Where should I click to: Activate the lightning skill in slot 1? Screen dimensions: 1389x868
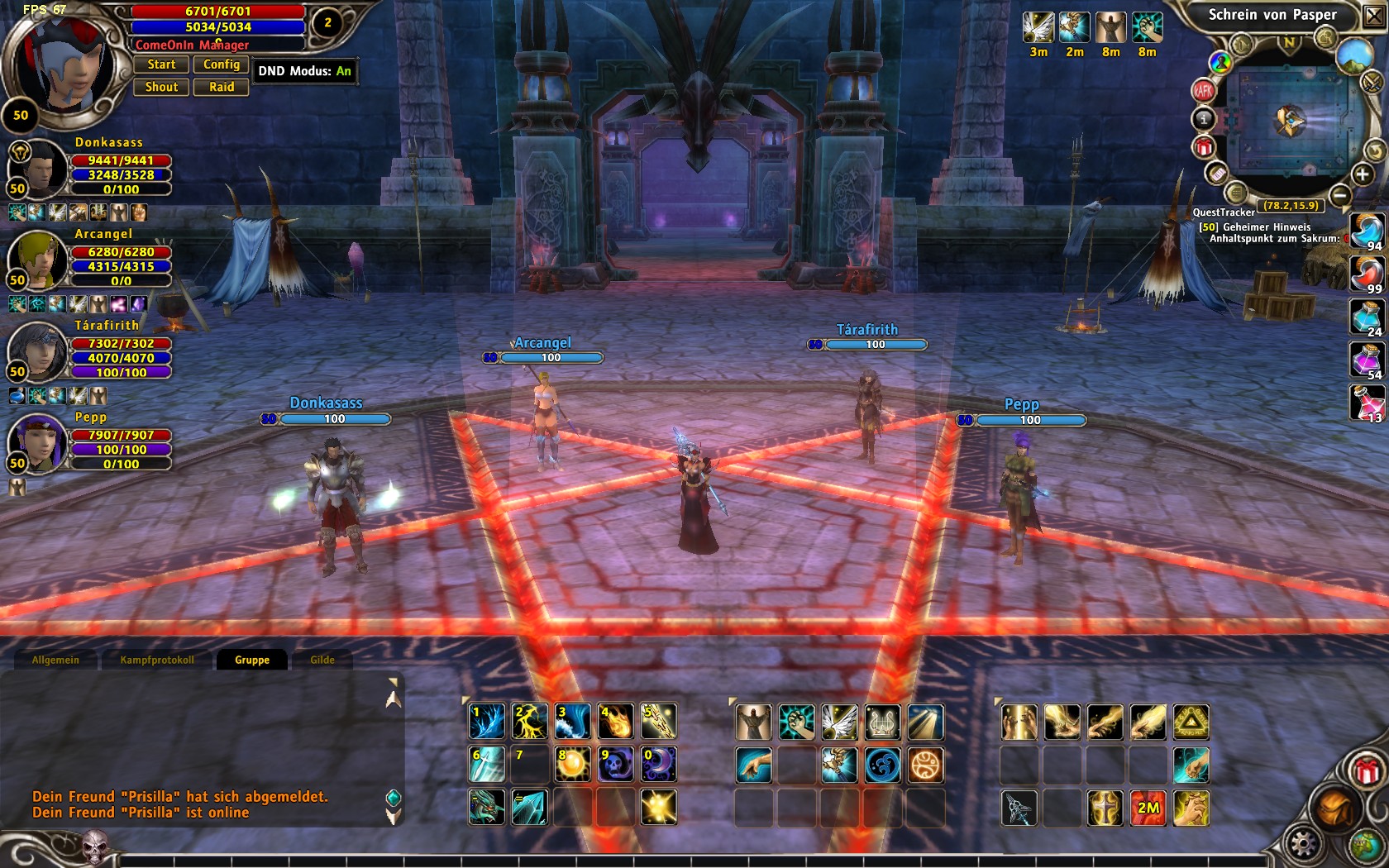coord(487,722)
